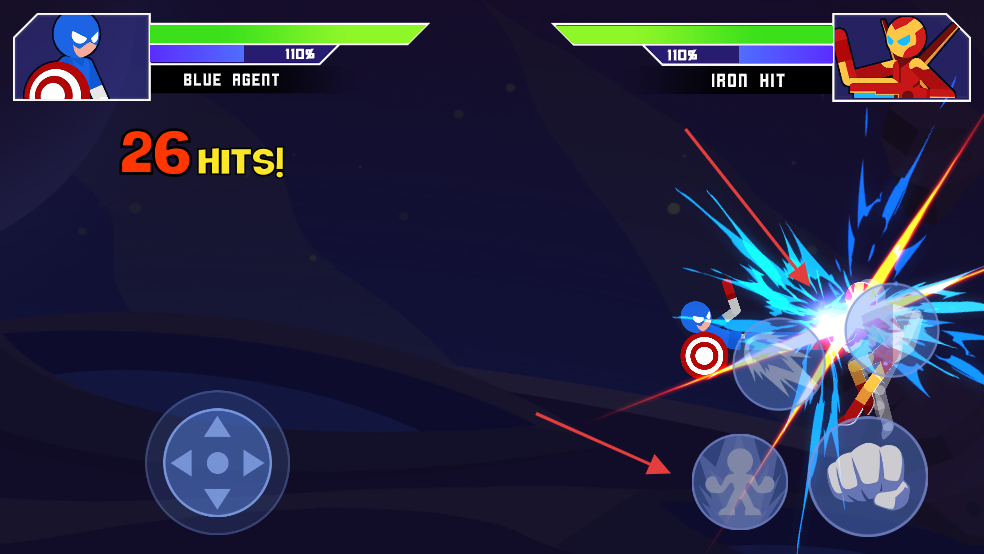Tap the center dot of the d-pad
The width and height of the screenshot is (984, 554).
[x=217, y=463]
